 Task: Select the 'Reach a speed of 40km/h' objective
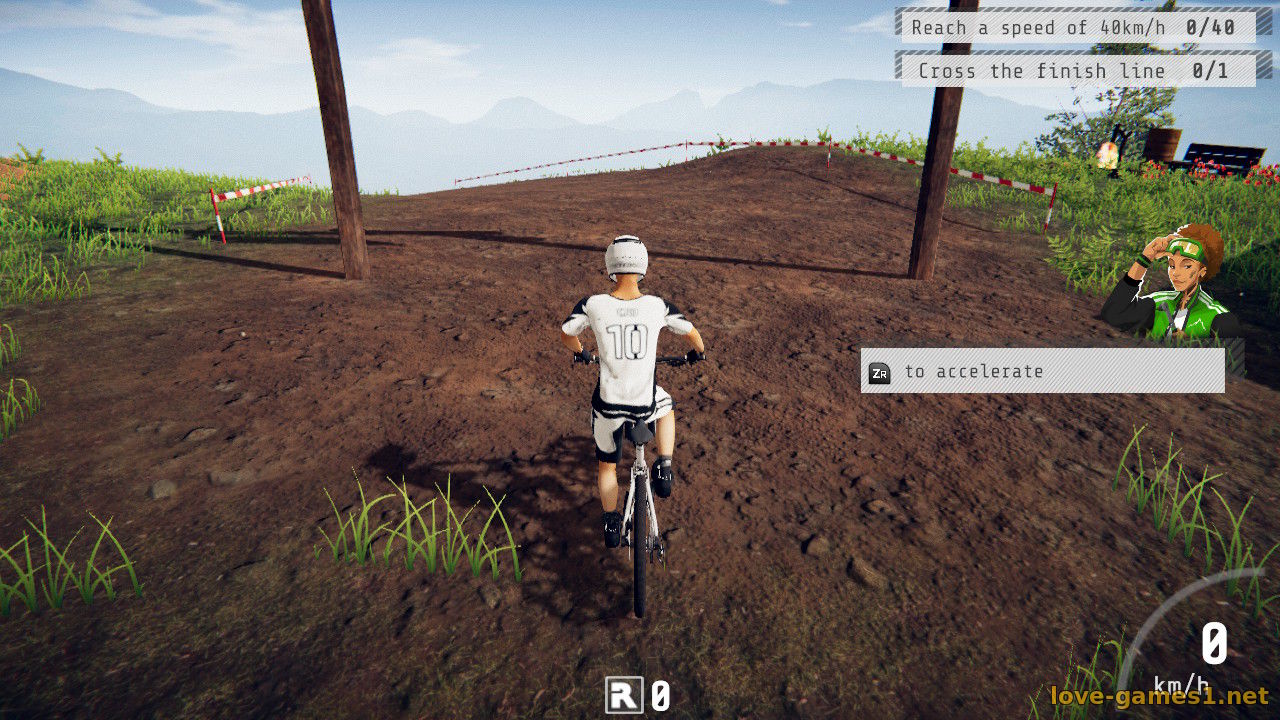tap(1078, 27)
